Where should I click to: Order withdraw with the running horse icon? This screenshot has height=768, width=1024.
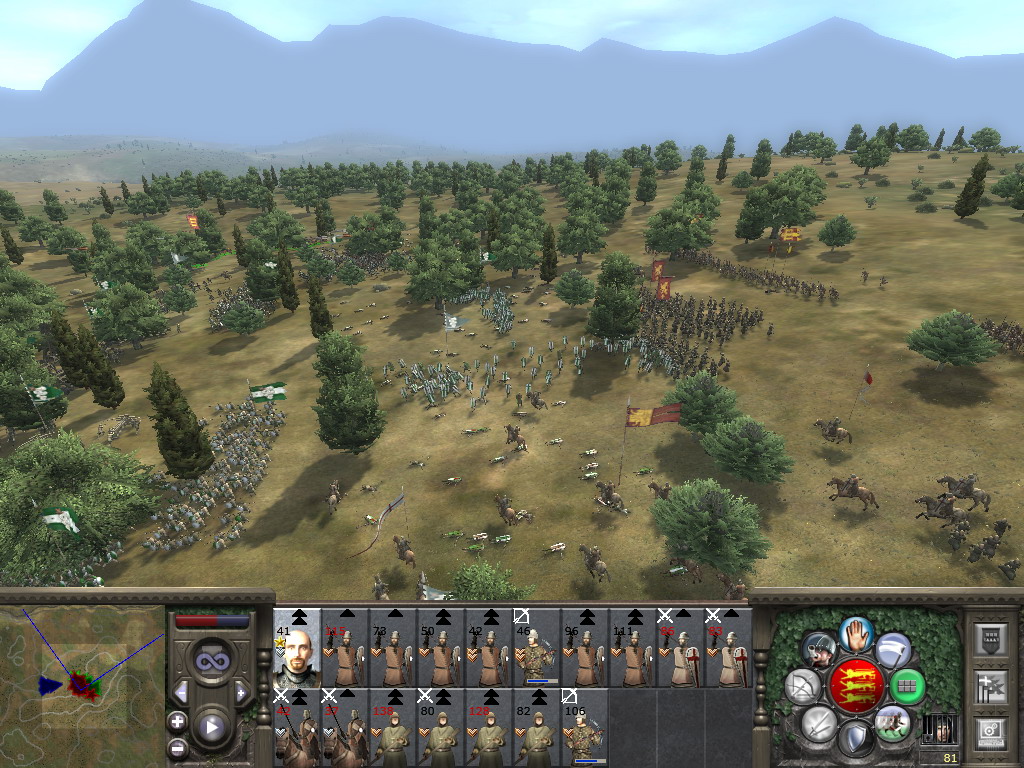(x=892, y=722)
